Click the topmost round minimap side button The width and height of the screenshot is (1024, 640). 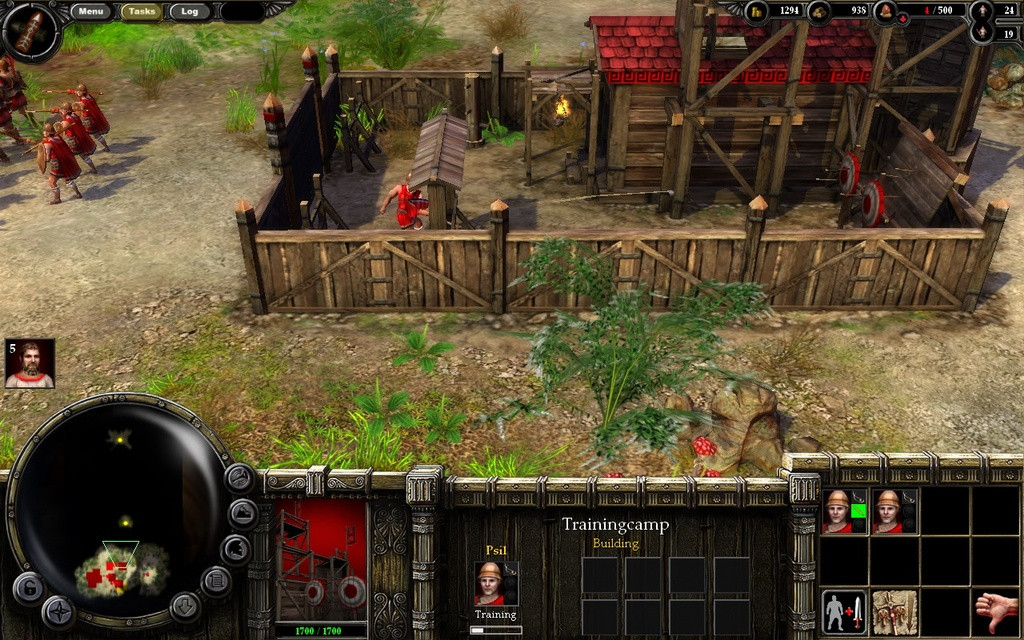coord(239,477)
